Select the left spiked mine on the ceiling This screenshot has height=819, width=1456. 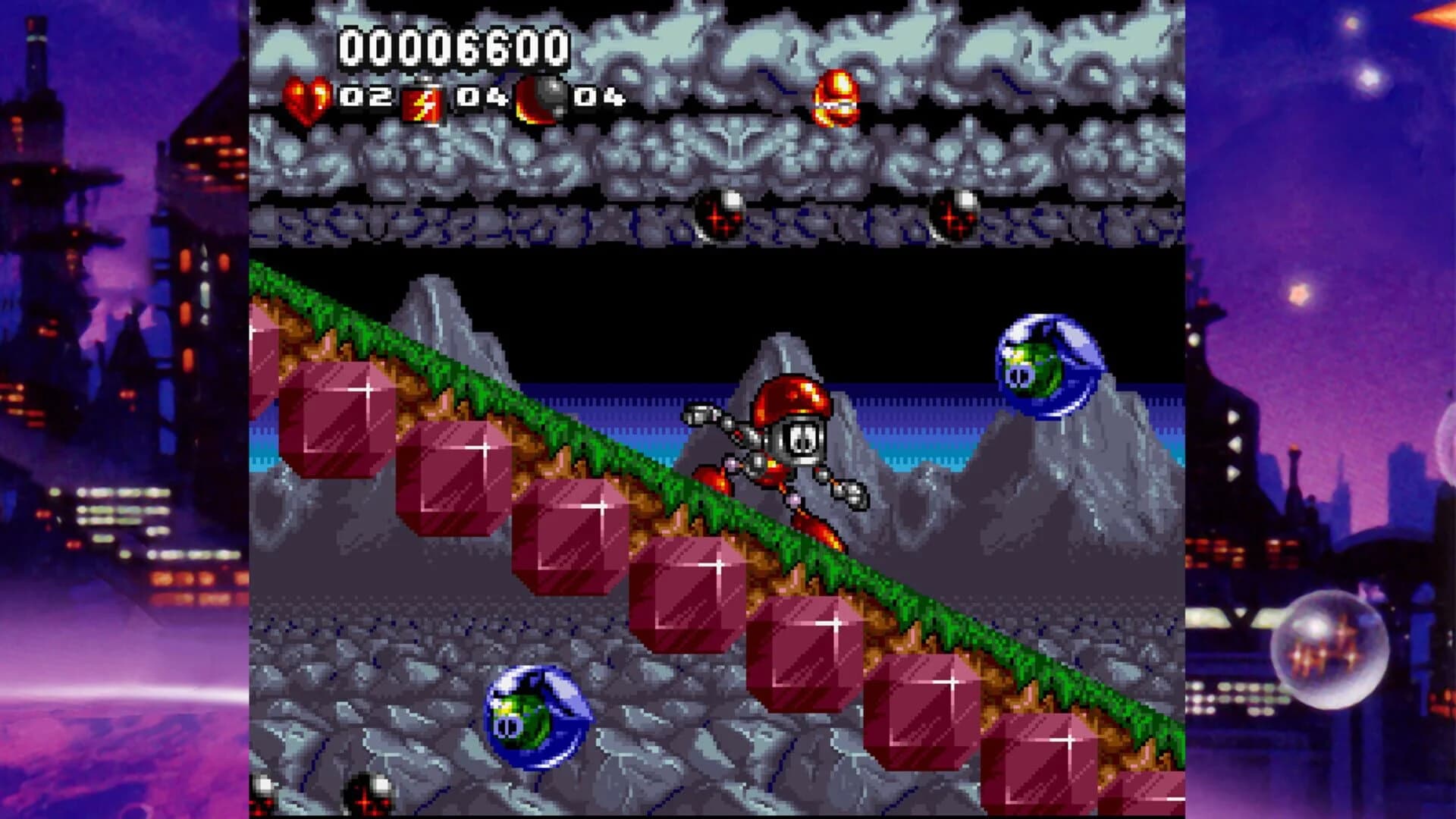point(717,215)
